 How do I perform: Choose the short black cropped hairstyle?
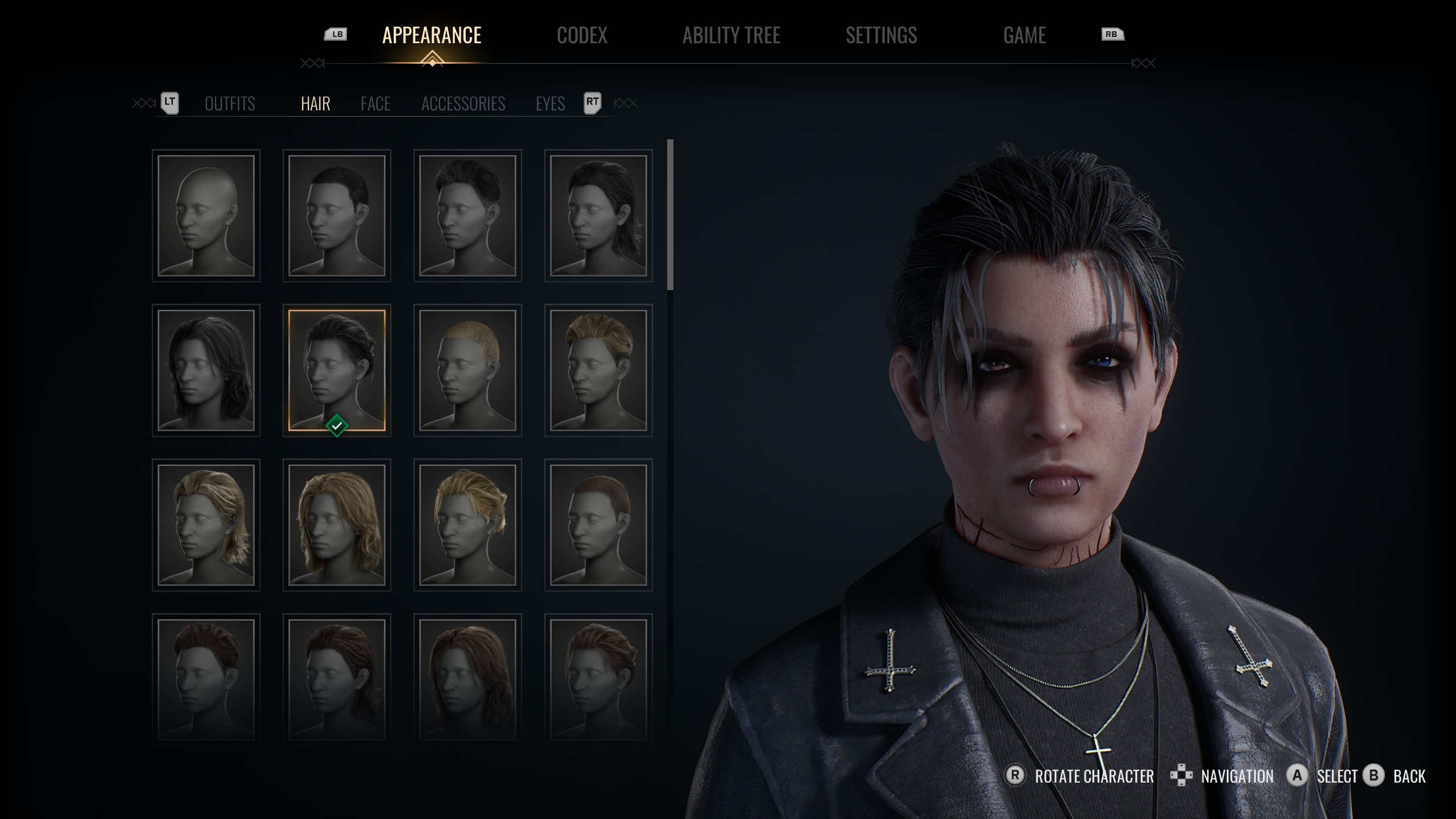tap(337, 216)
